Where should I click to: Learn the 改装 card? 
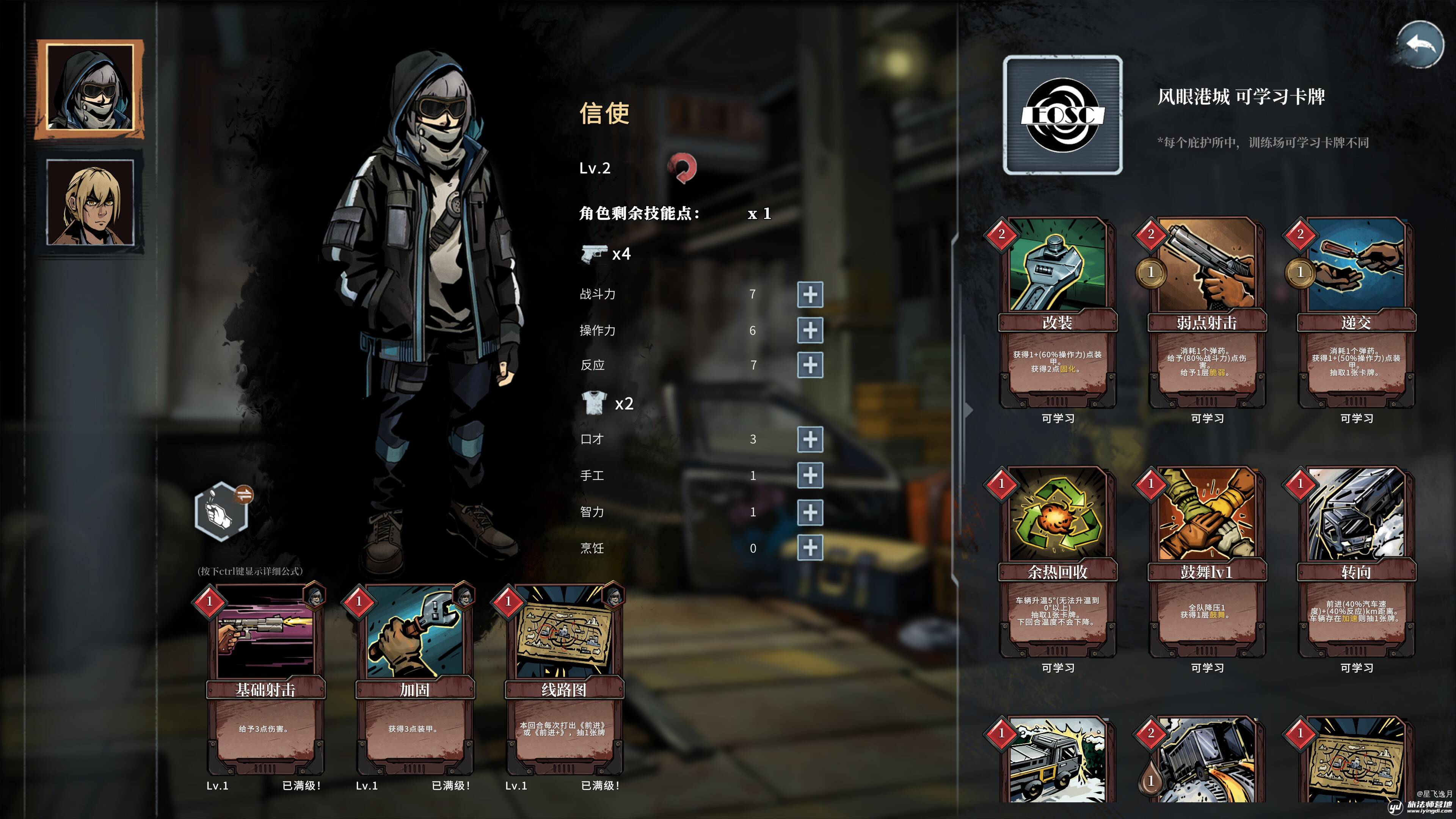point(1057,314)
